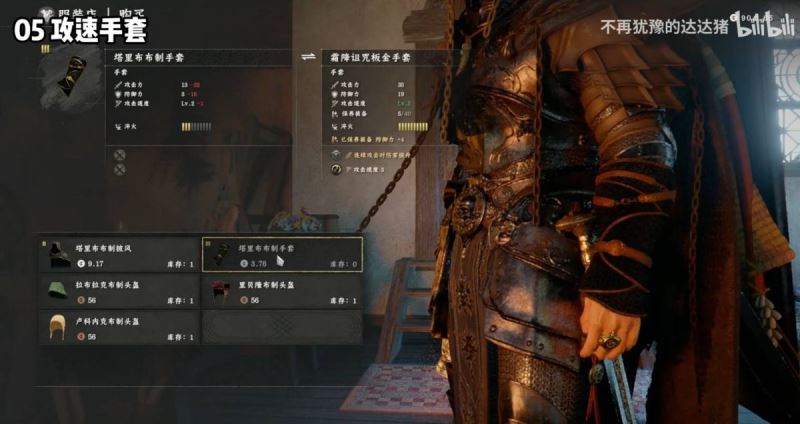
Task: Select the tan 卢科内克布制头盔 helmet
Action: coord(118,327)
